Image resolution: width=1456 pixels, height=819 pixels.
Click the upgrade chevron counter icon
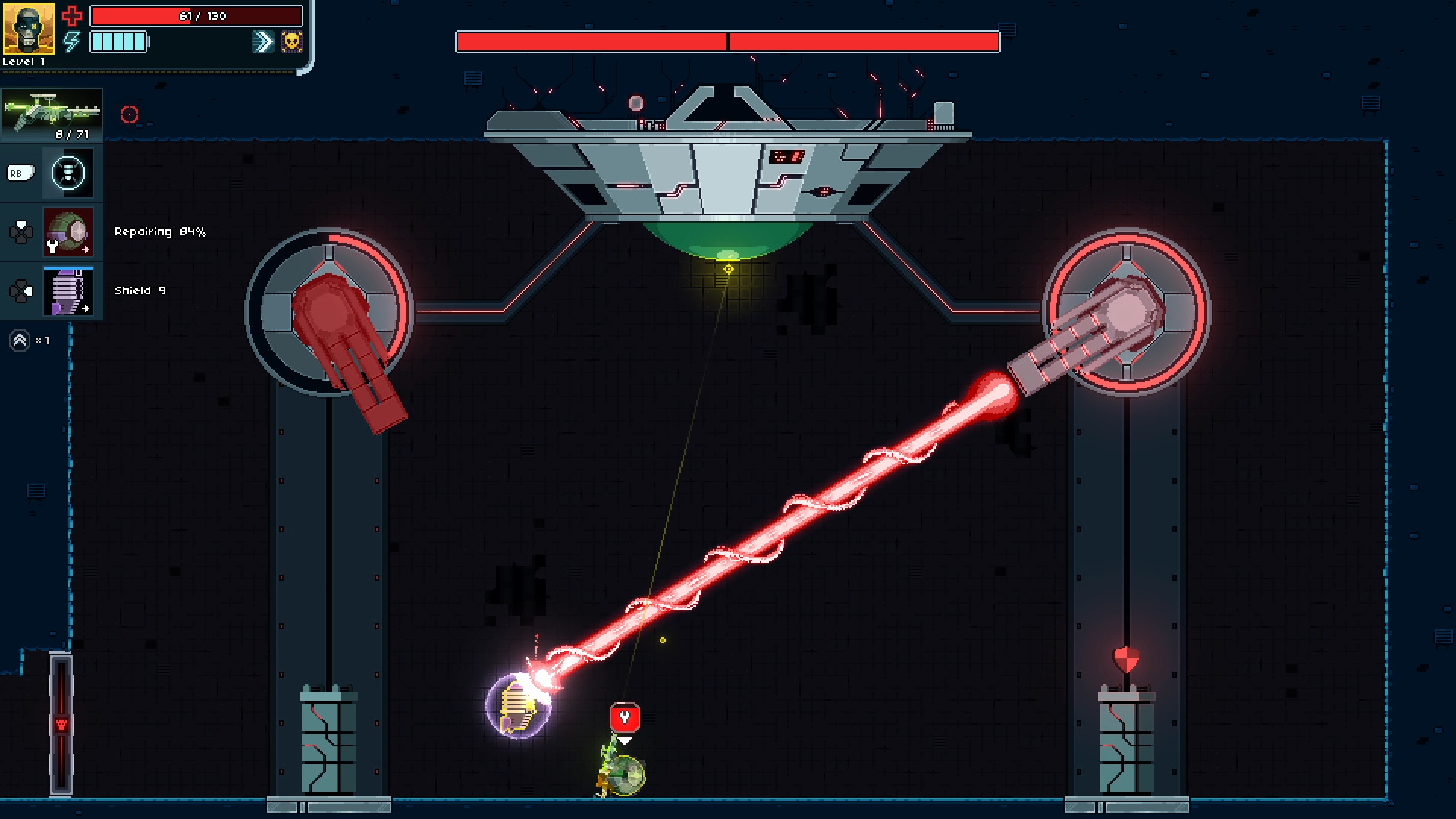click(x=20, y=340)
